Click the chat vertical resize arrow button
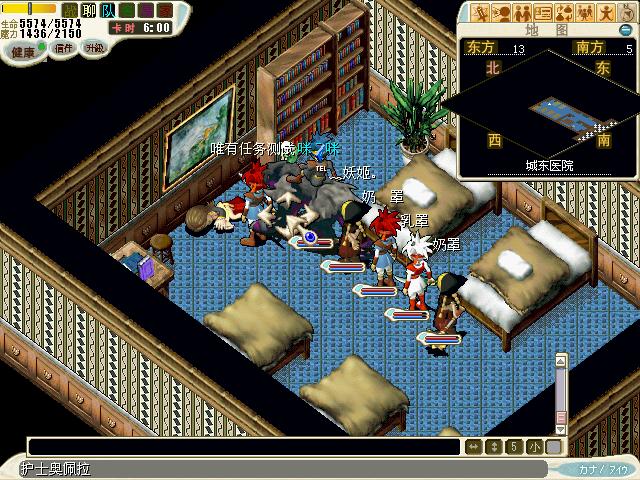 [x=494, y=447]
